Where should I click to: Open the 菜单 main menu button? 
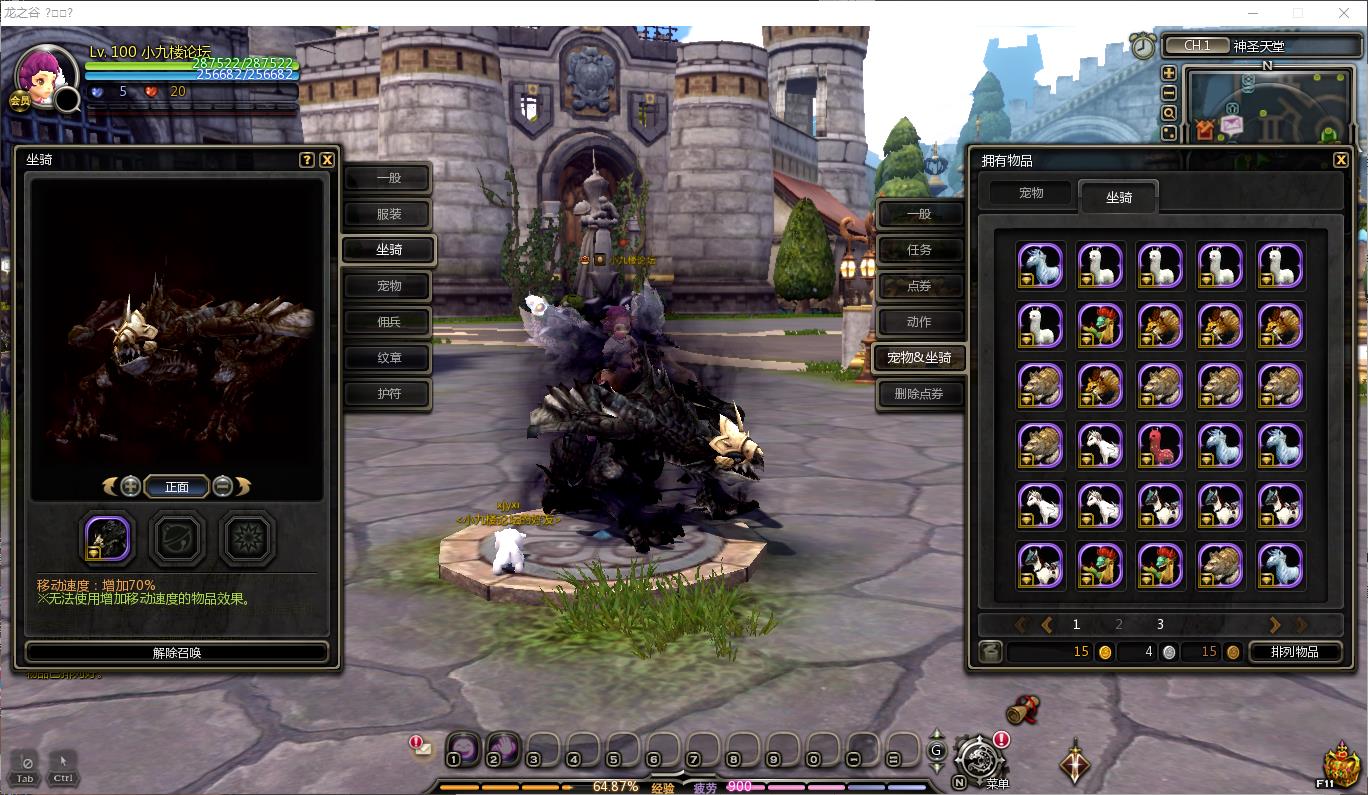coord(978,760)
